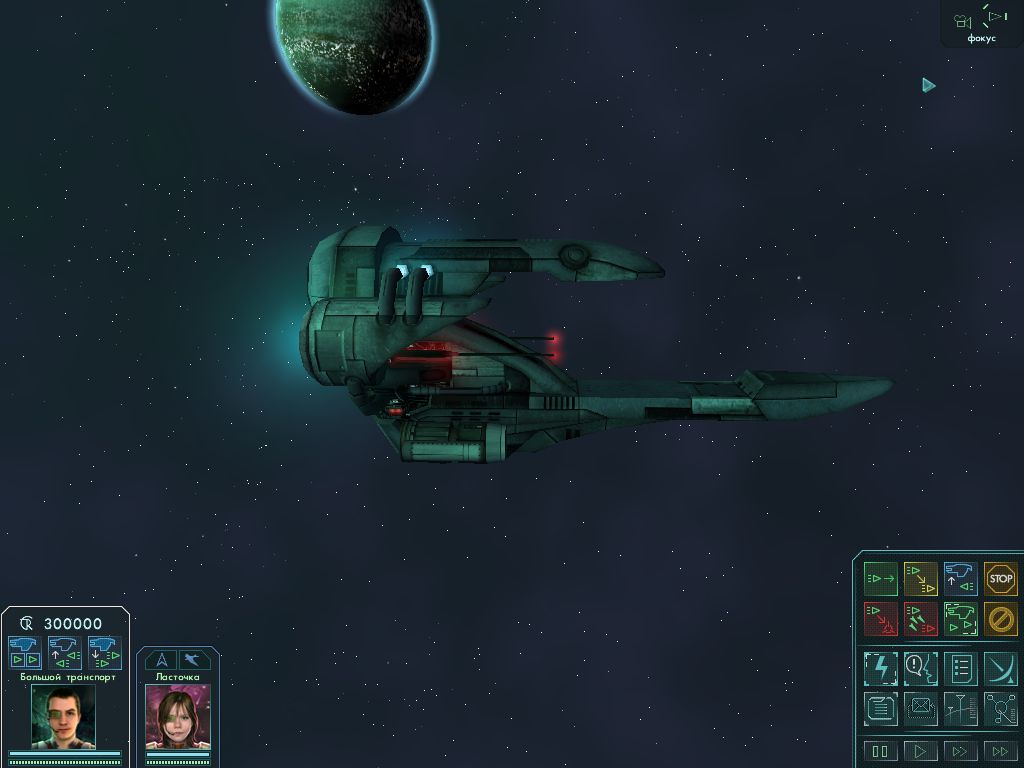Choose the yellow follow-ship order icon

(920, 578)
